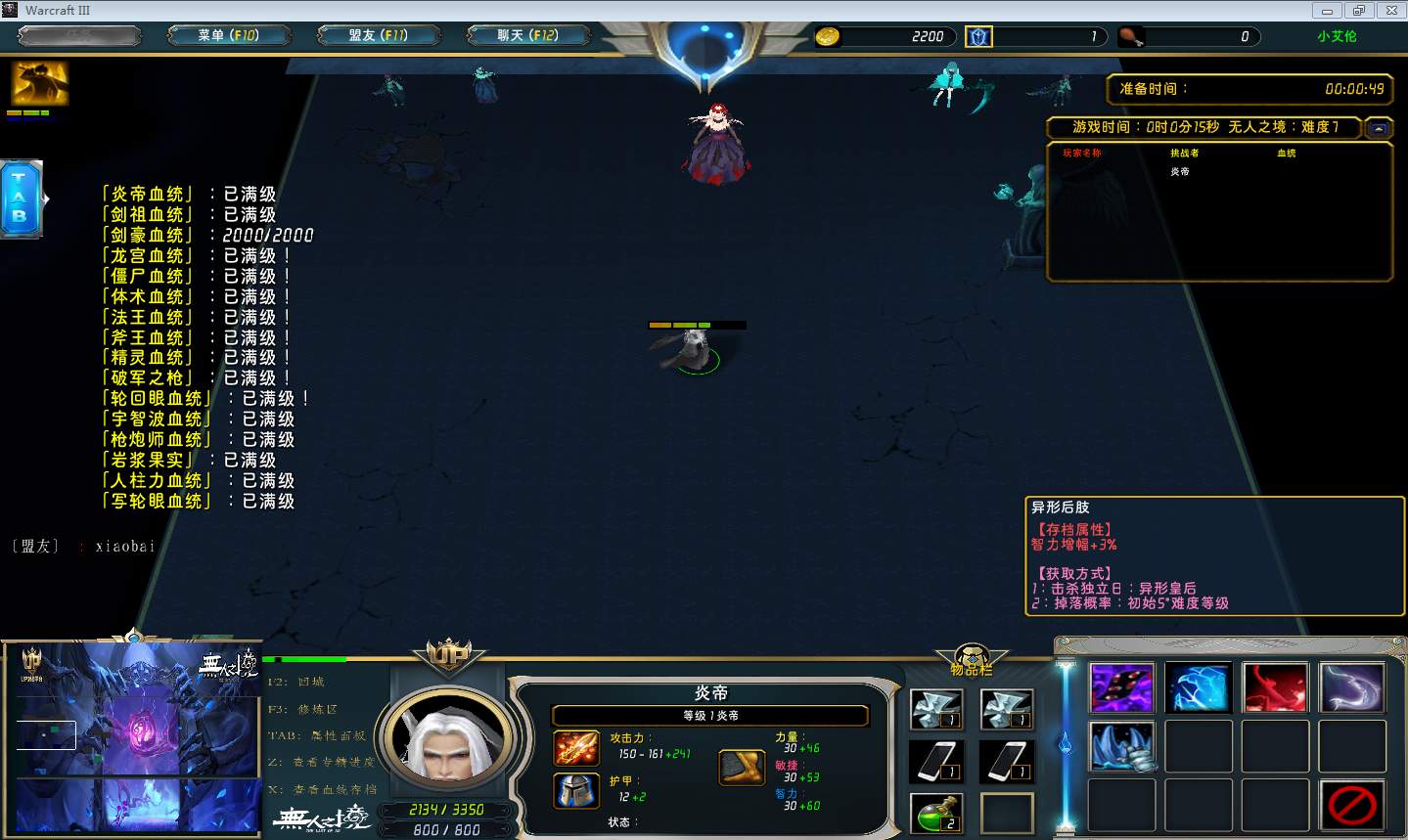The height and width of the screenshot is (840, 1408).
Task: Open the 聊天 (F12) chat log
Action: [527, 36]
